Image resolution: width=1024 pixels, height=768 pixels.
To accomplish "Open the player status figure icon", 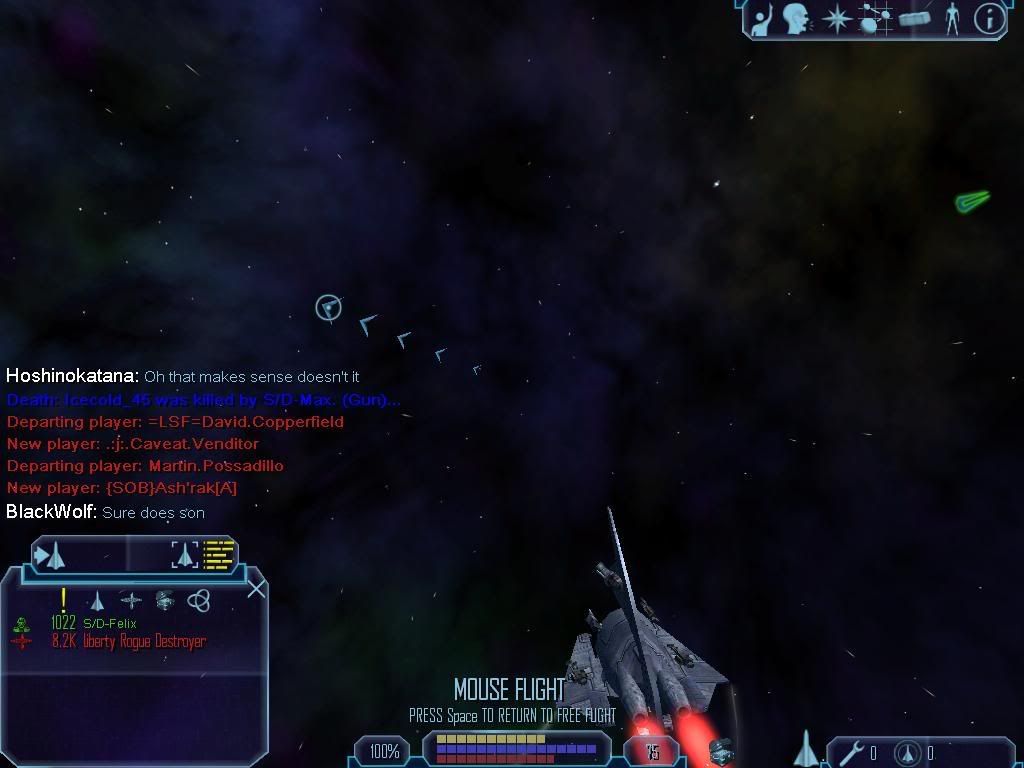I will tap(952, 18).
